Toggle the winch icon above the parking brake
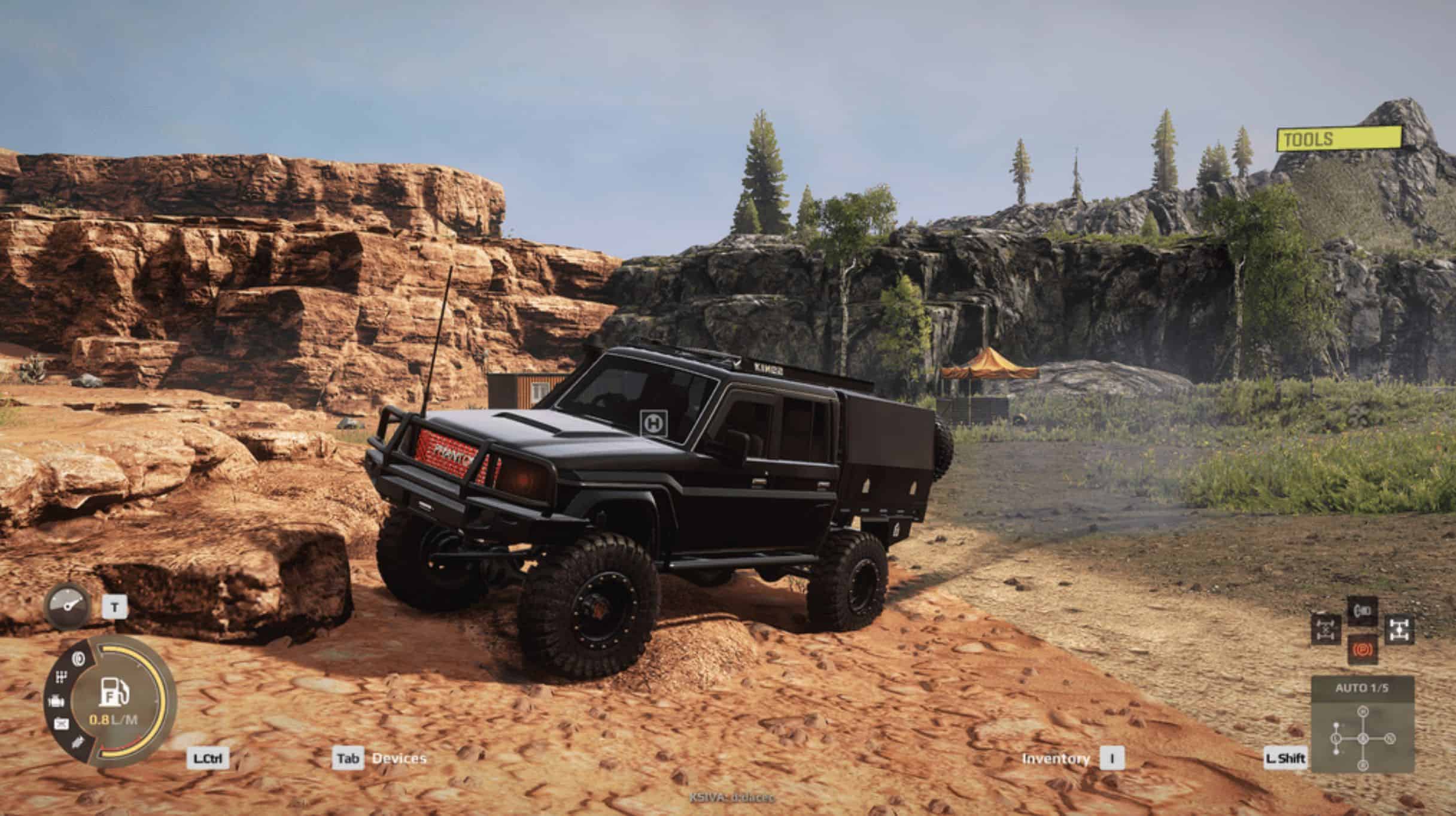1456x816 pixels. (1362, 611)
